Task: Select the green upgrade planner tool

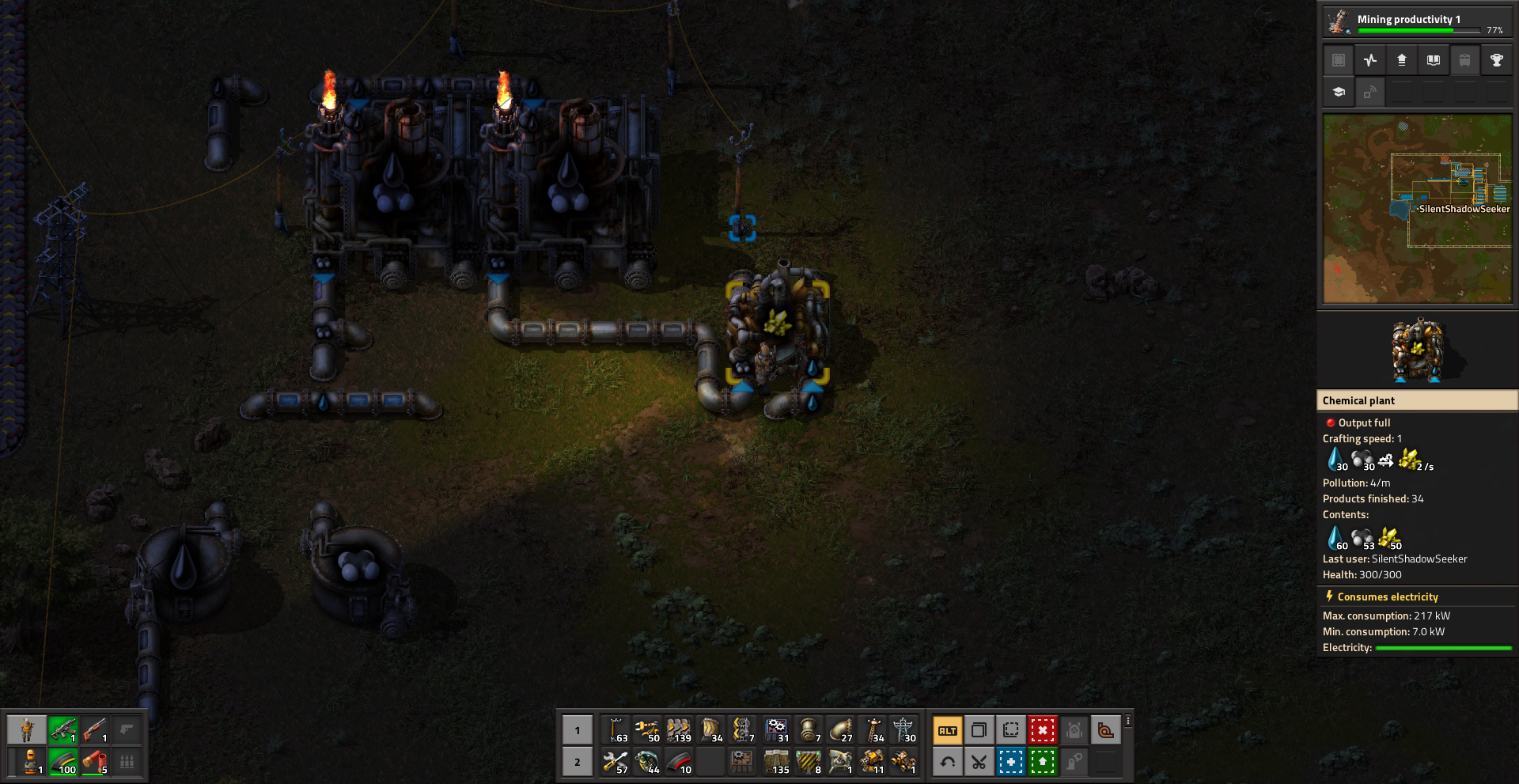Action: (1042, 762)
